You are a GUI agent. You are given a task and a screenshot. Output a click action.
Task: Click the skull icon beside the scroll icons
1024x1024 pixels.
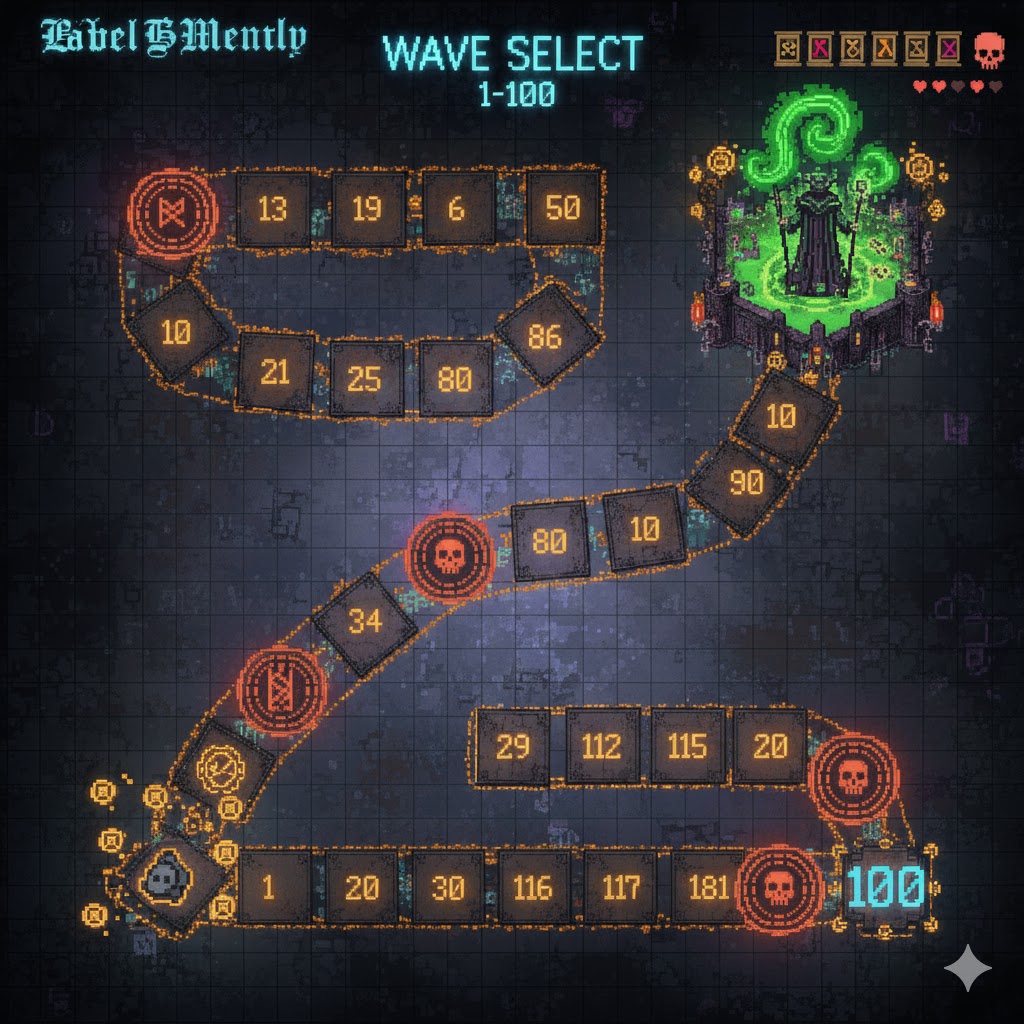coord(988,49)
